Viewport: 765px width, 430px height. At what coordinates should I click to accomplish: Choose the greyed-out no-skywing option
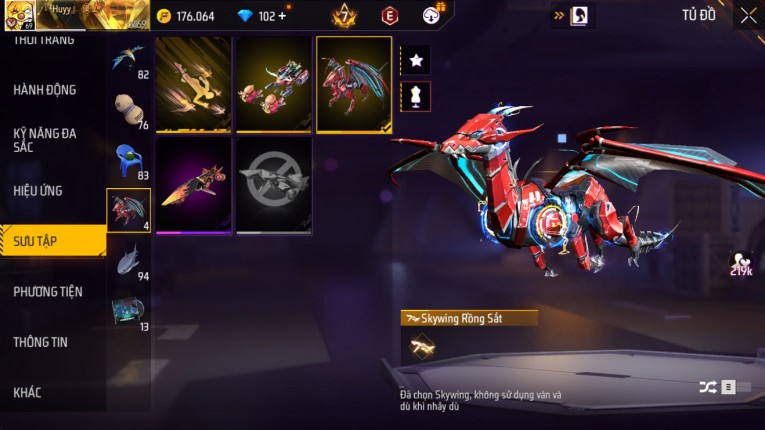274,185
